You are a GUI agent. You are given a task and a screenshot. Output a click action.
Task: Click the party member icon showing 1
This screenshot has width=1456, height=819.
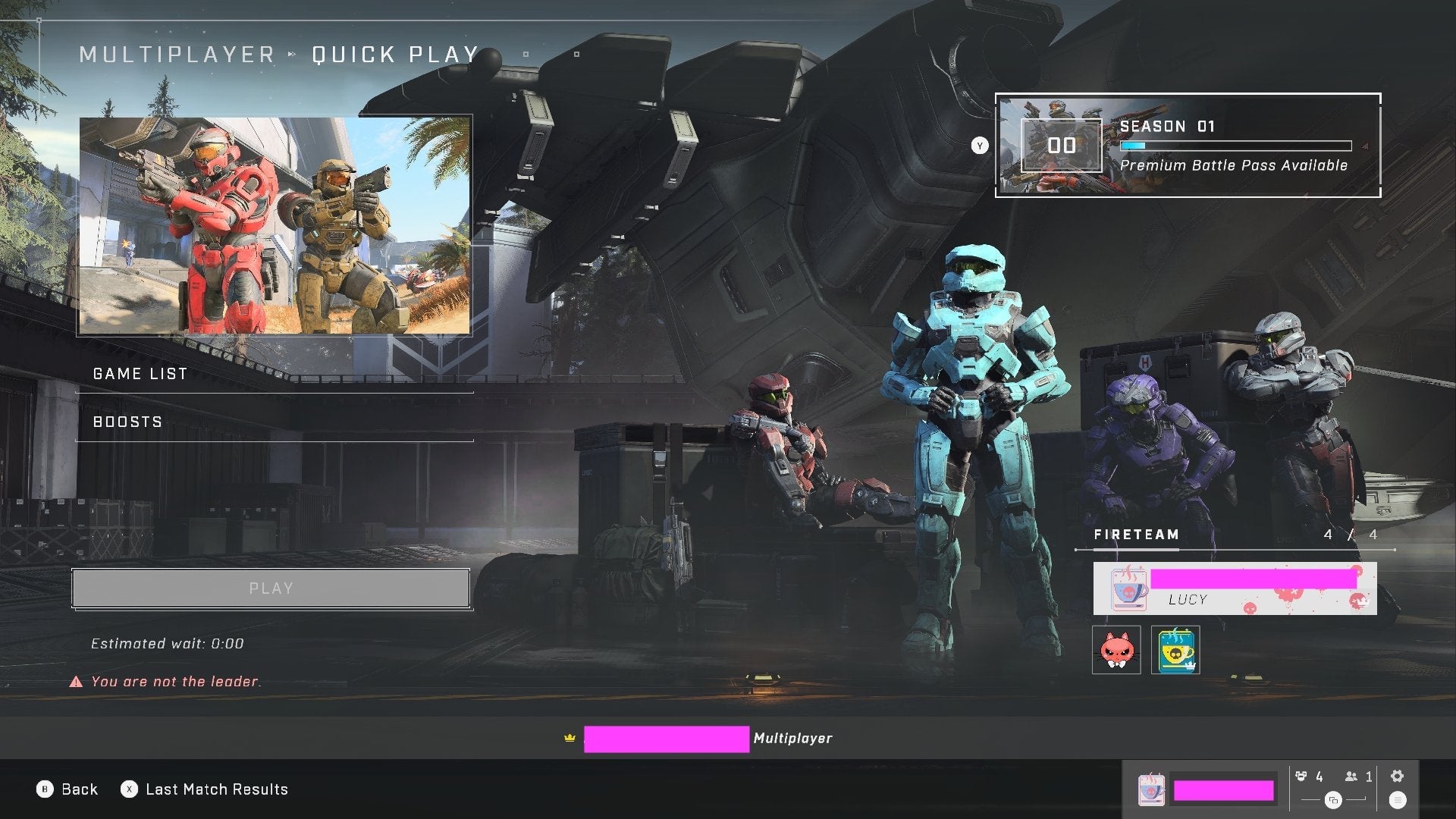tap(1353, 777)
